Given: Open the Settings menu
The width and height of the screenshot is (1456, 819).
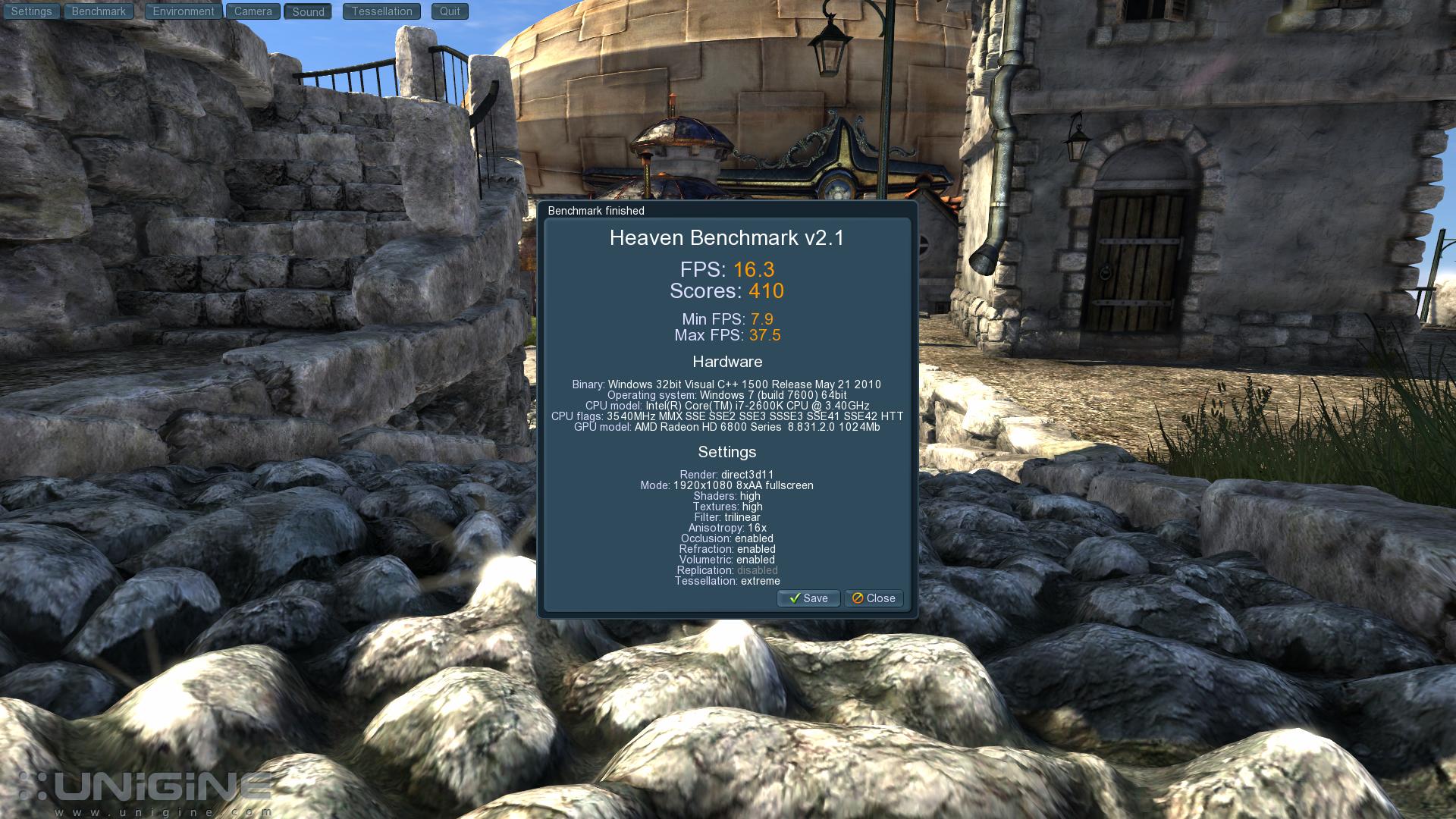Looking at the screenshot, I should coord(31,11).
